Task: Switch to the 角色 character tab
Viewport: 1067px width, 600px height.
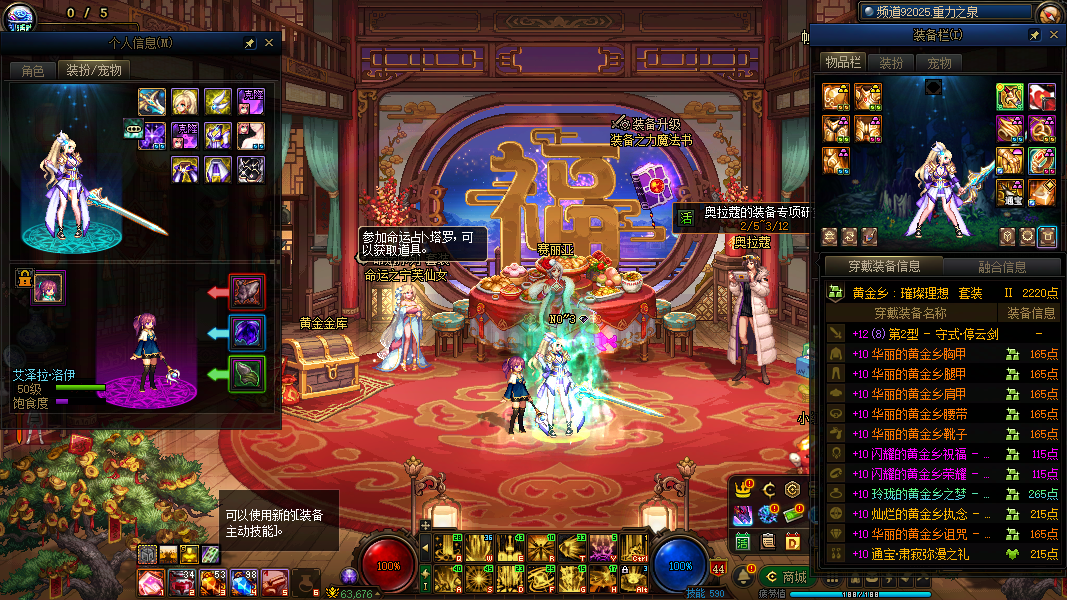Action: 32,71
